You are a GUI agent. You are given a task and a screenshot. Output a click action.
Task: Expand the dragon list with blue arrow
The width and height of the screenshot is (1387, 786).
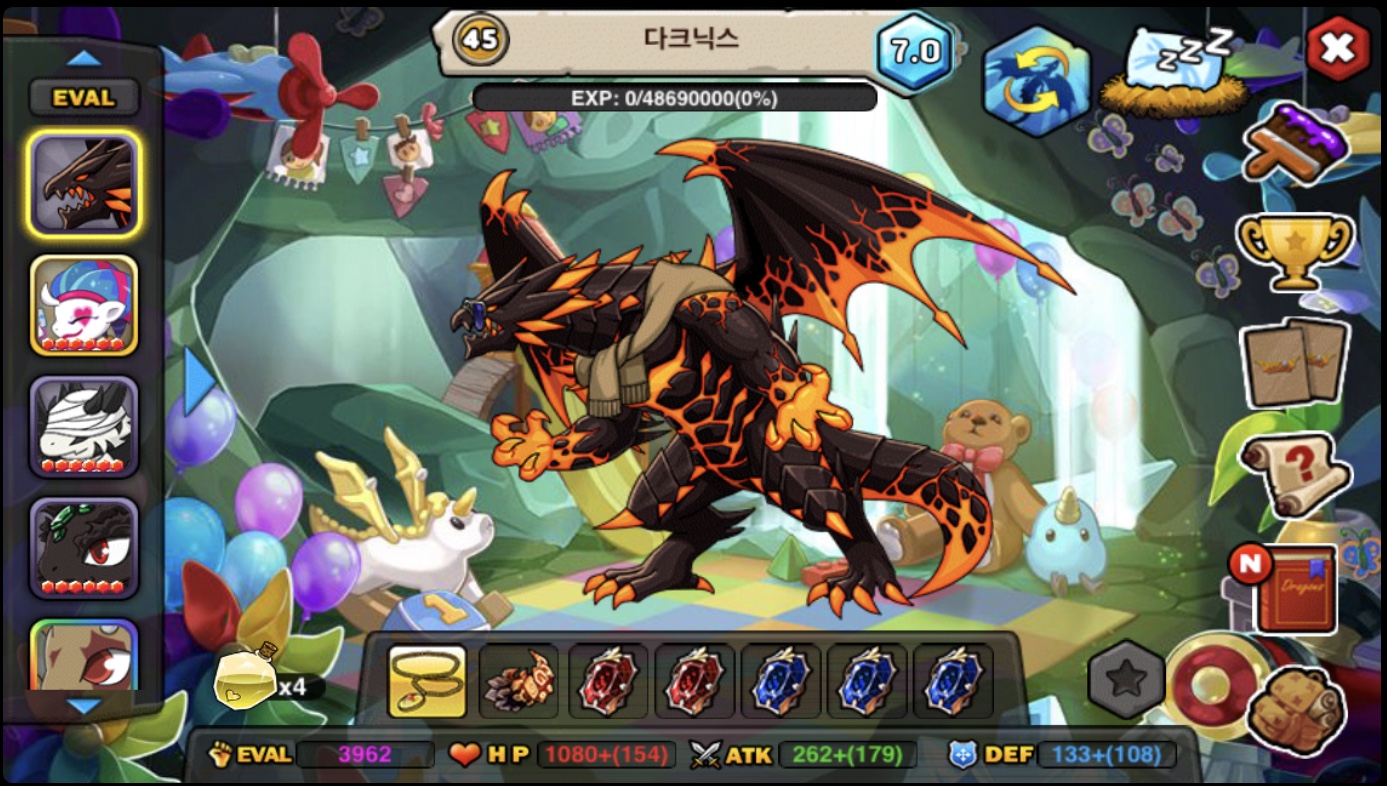click(200, 381)
